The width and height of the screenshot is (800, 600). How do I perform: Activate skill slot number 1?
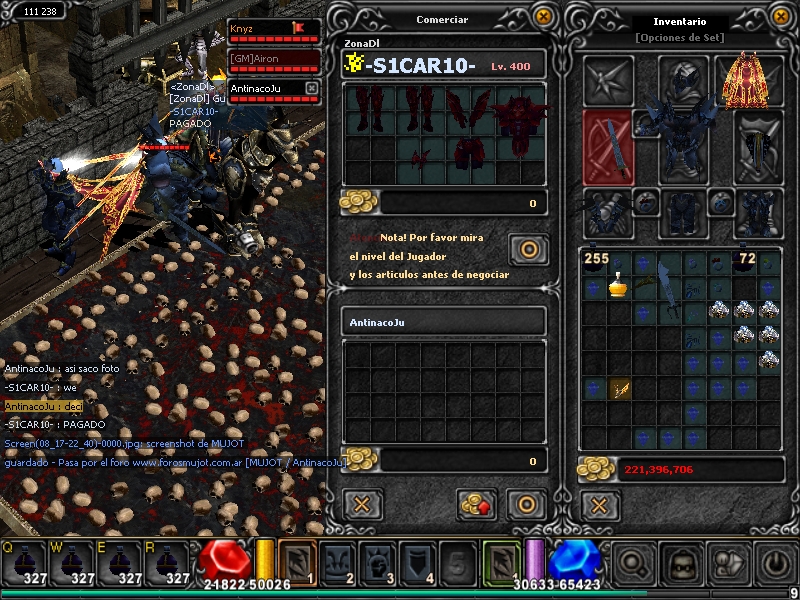pyautogui.click(x=297, y=562)
